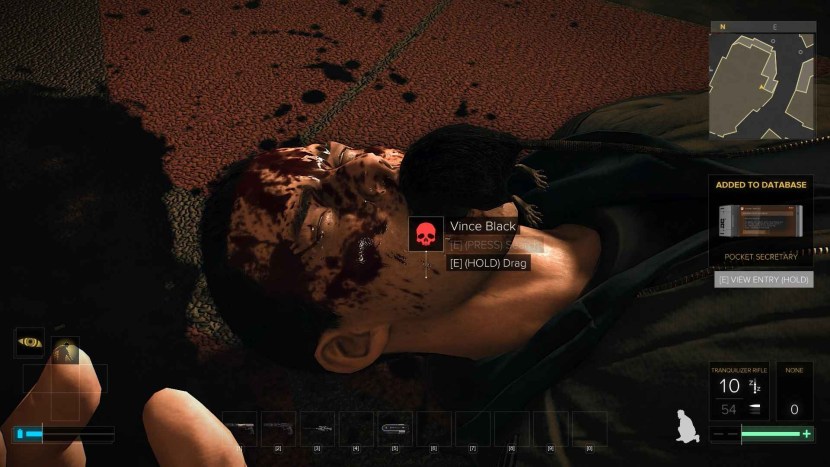Activate the yellow eye vision augmentation icon

[29, 342]
